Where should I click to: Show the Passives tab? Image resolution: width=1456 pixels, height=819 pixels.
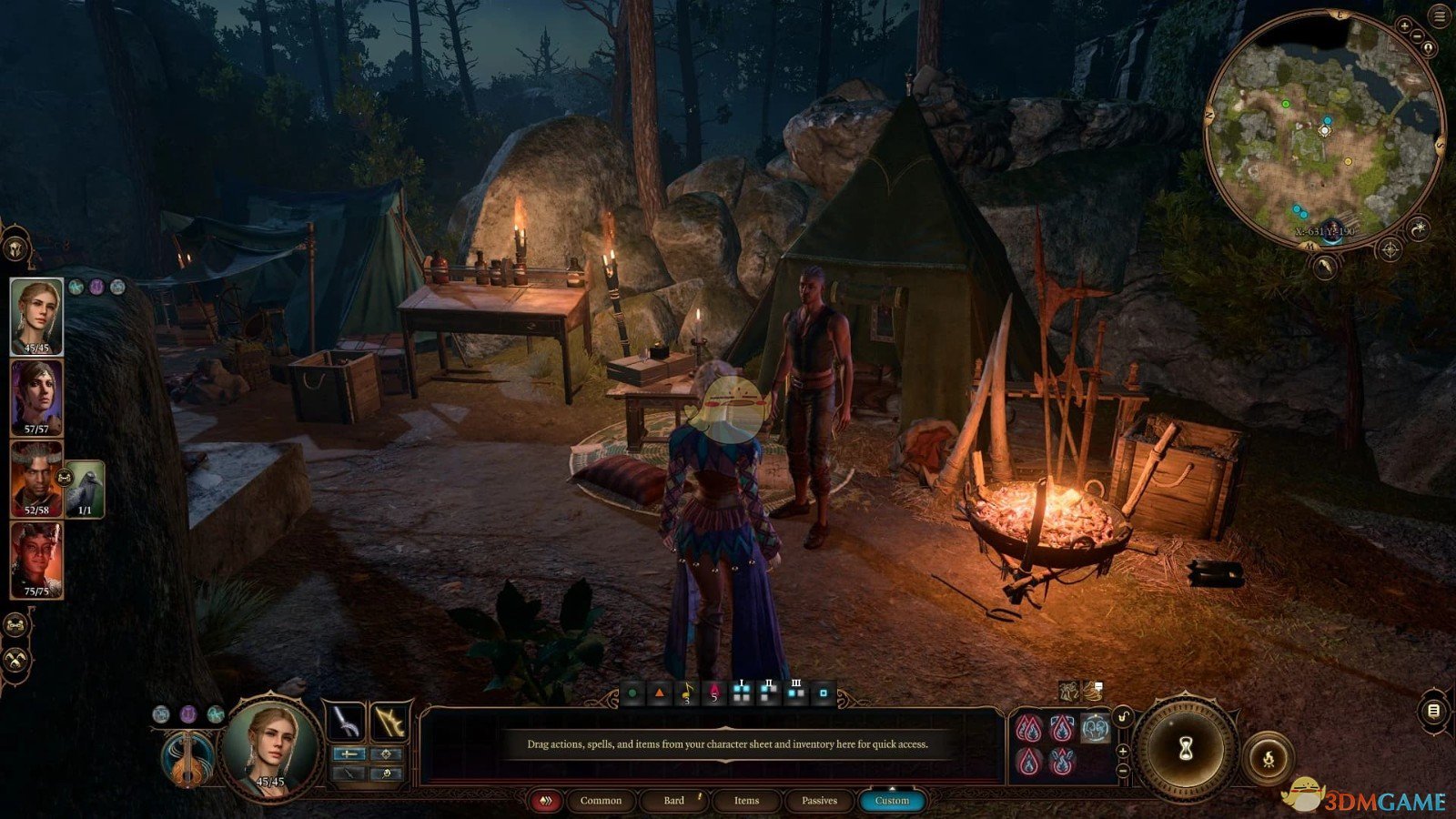819,801
